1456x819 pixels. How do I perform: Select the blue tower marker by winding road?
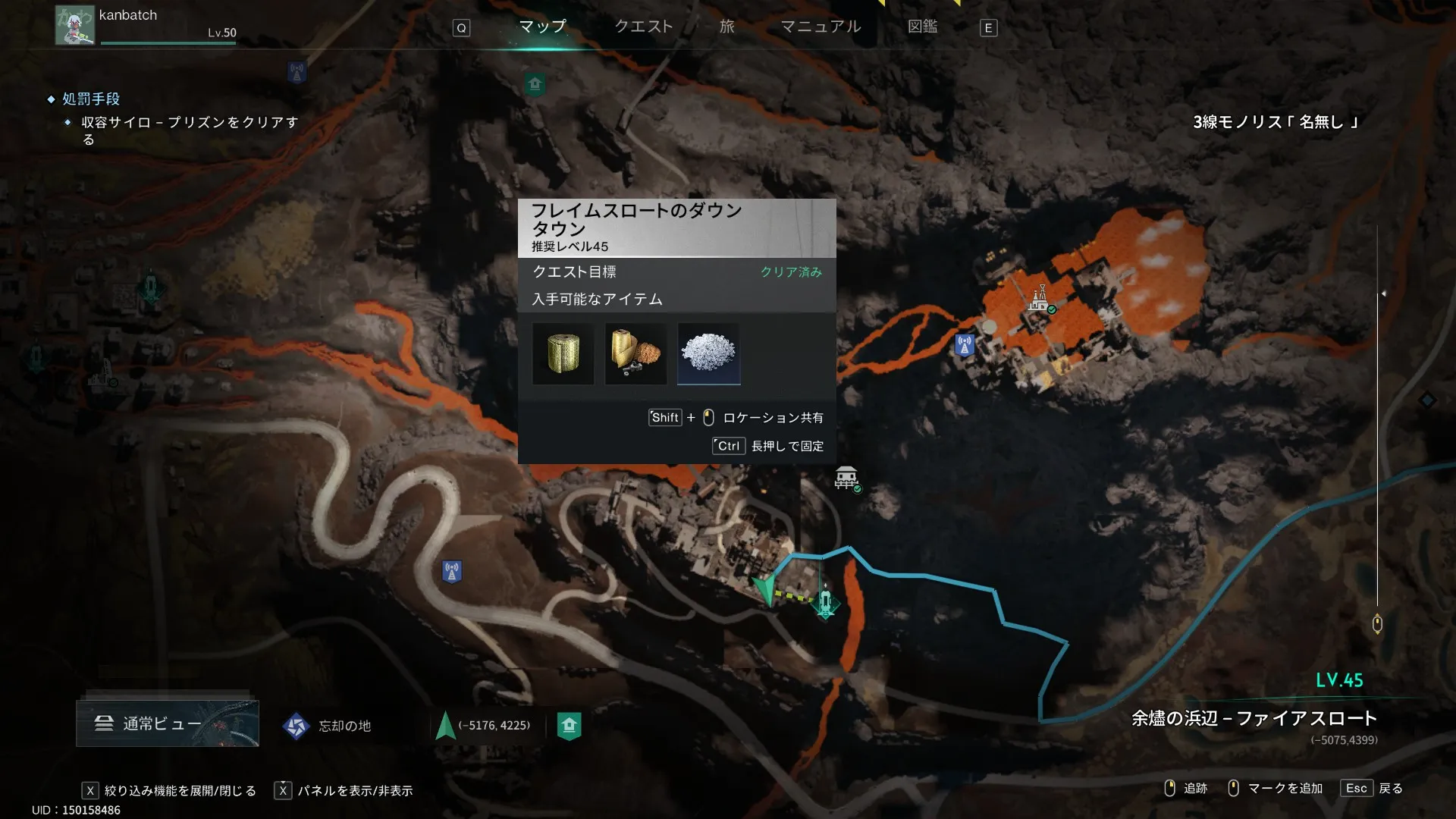coord(452,571)
